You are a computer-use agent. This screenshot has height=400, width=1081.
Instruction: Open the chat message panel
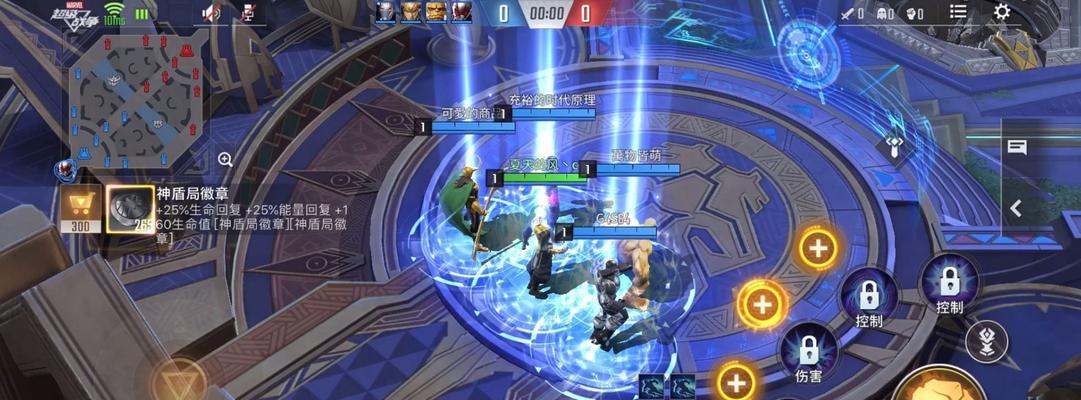pos(1017,148)
